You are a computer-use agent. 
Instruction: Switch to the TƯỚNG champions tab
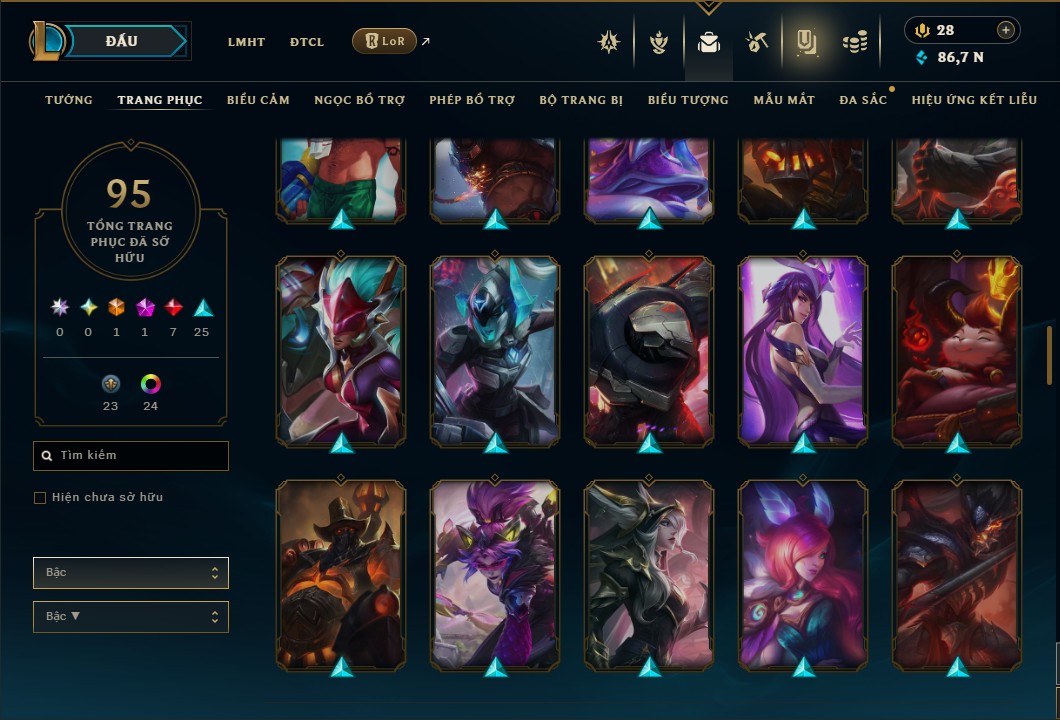click(69, 100)
